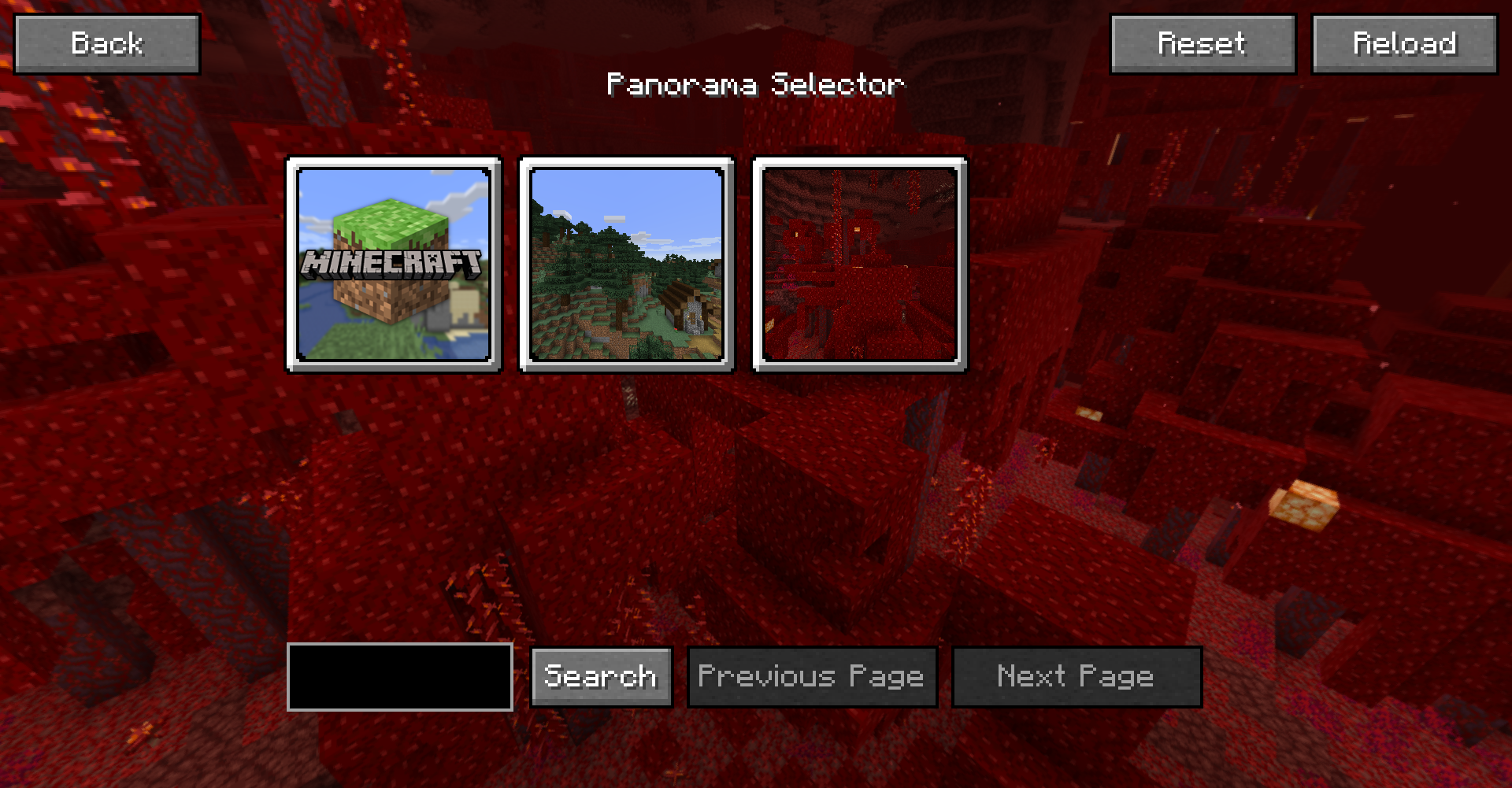This screenshot has height=788, width=1512.
Task: Go back with the Back button
Action: (107, 44)
